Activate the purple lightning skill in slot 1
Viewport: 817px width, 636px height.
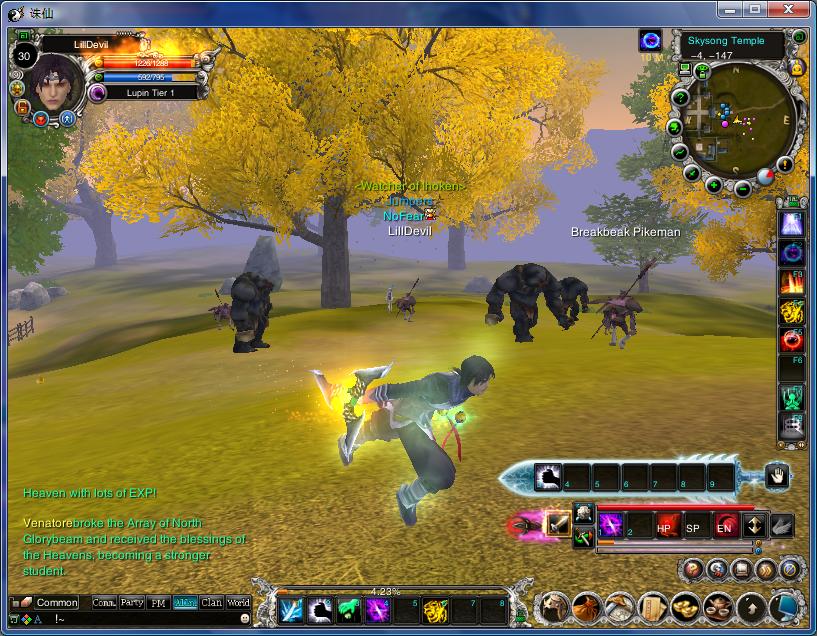click(x=611, y=526)
